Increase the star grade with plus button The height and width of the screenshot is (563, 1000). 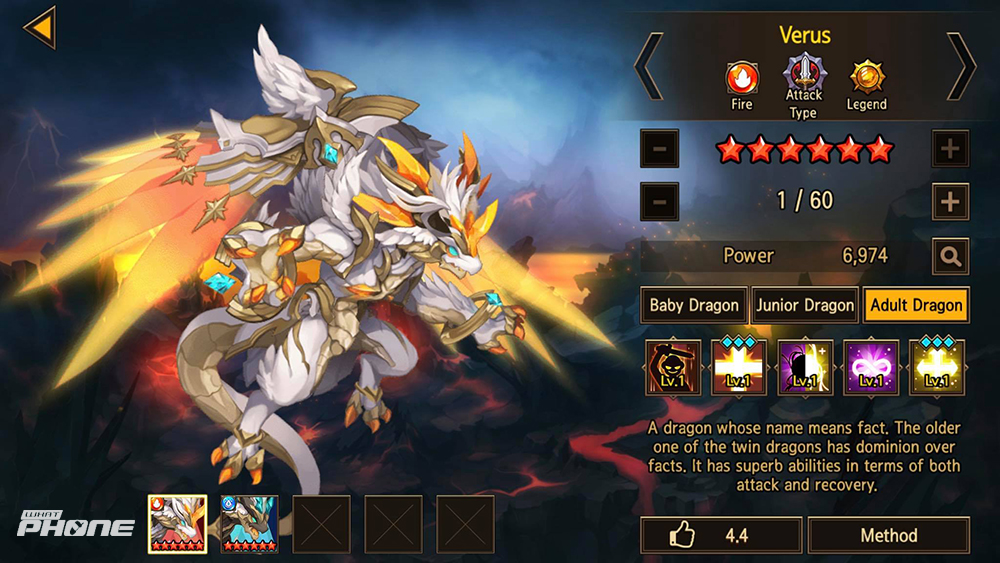pos(949,150)
